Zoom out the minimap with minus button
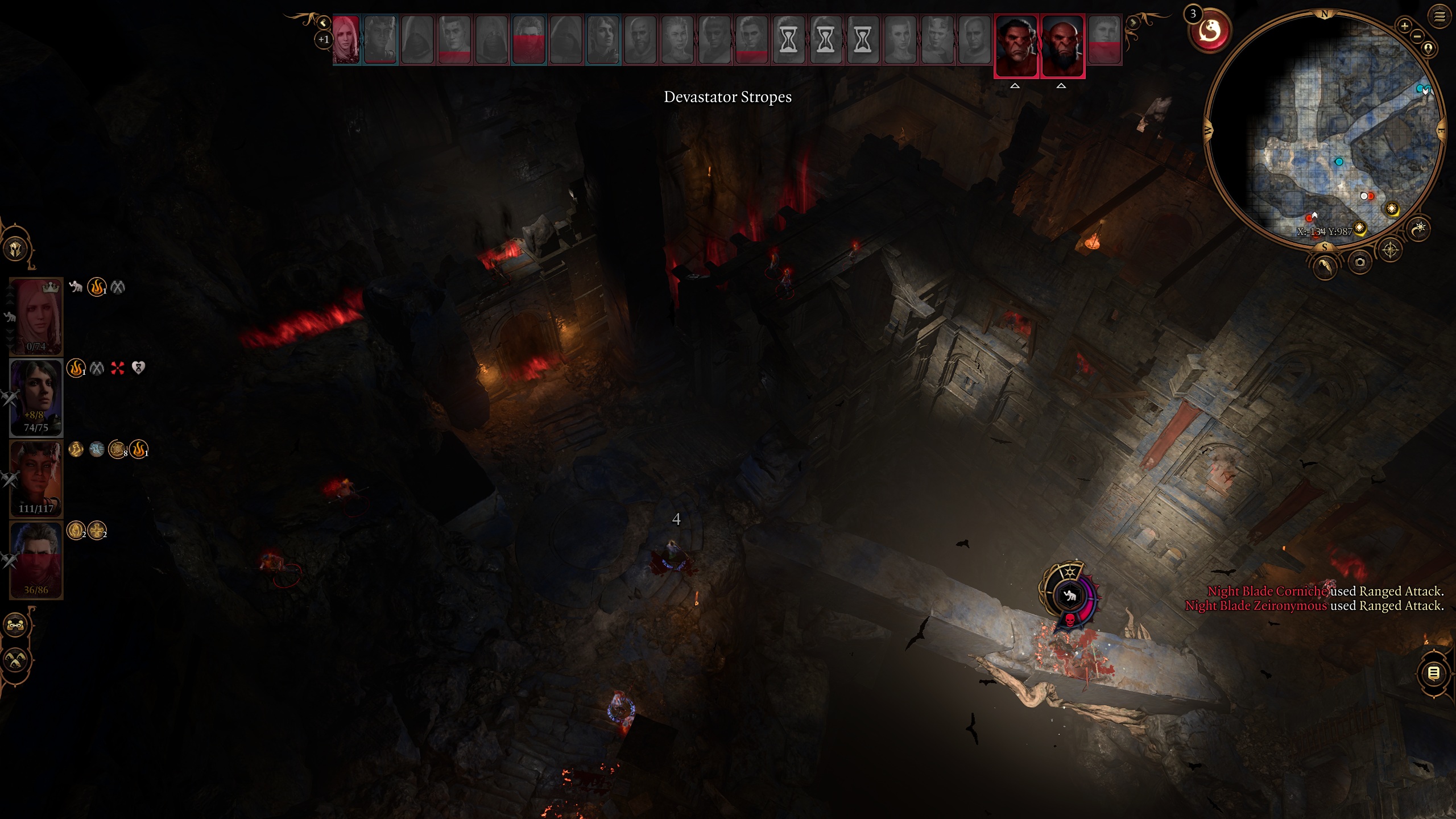1456x819 pixels. pyautogui.click(x=1417, y=36)
